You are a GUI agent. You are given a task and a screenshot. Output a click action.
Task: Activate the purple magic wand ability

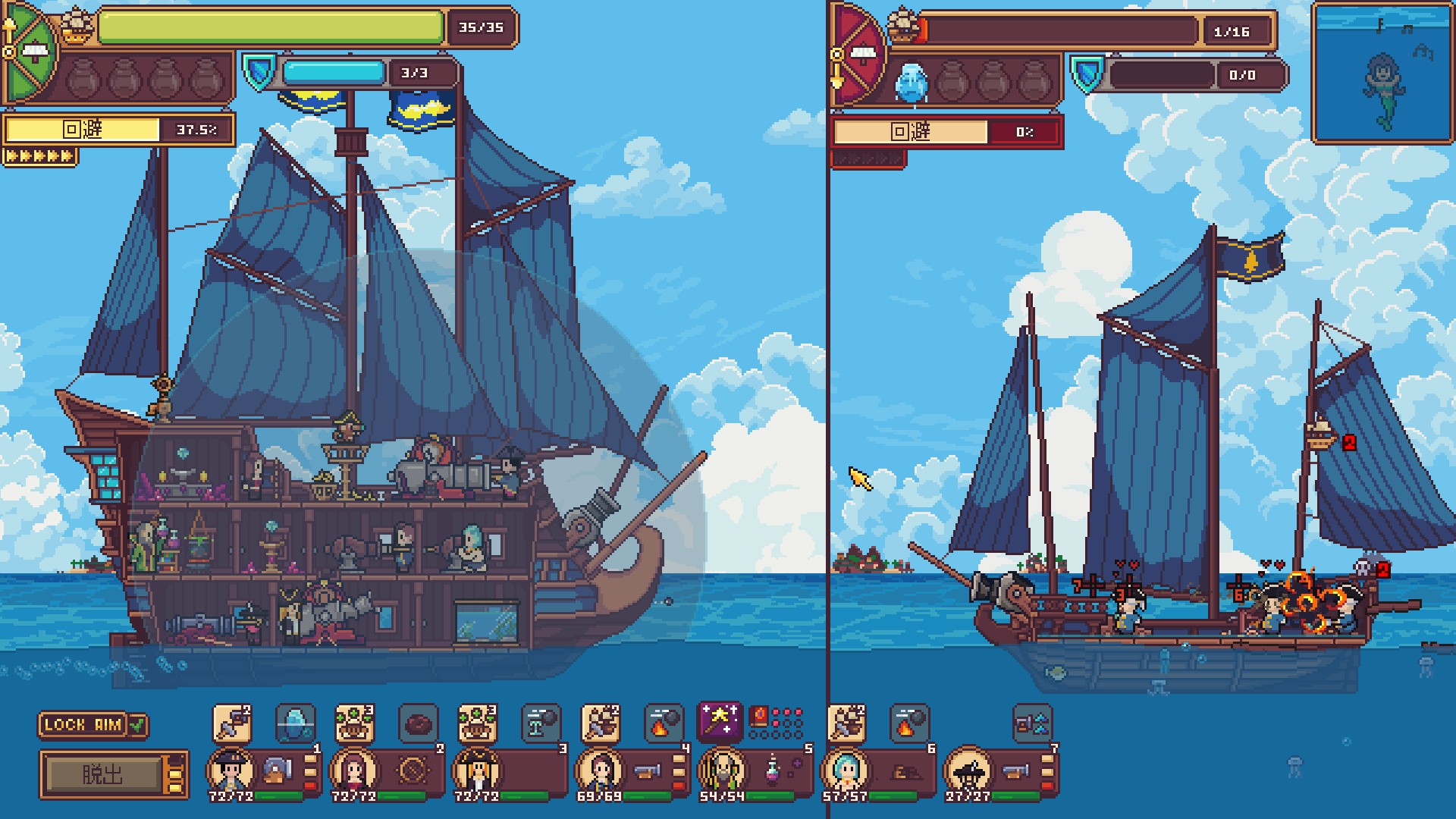click(x=719, y=721)
